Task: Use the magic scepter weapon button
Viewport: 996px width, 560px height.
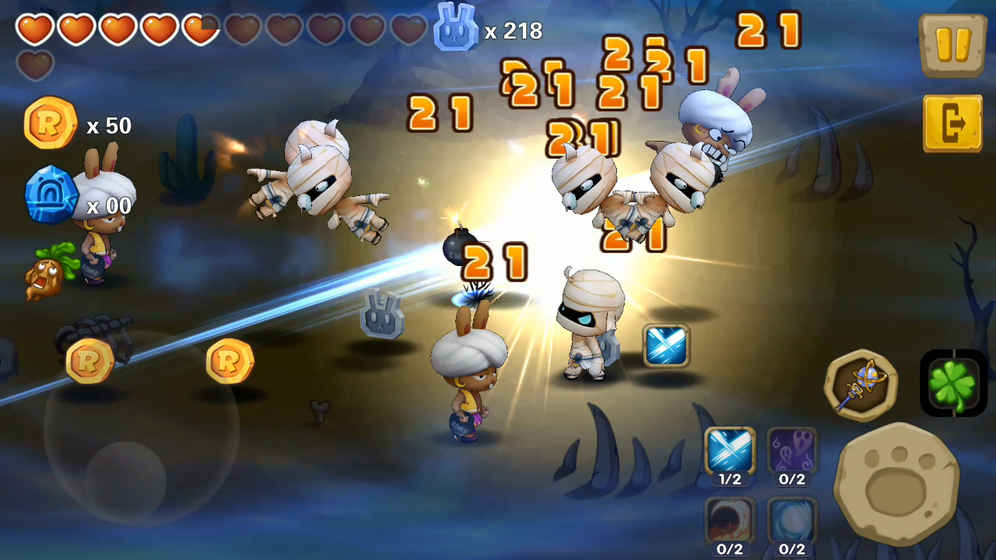Action: [x=860, y=385]
